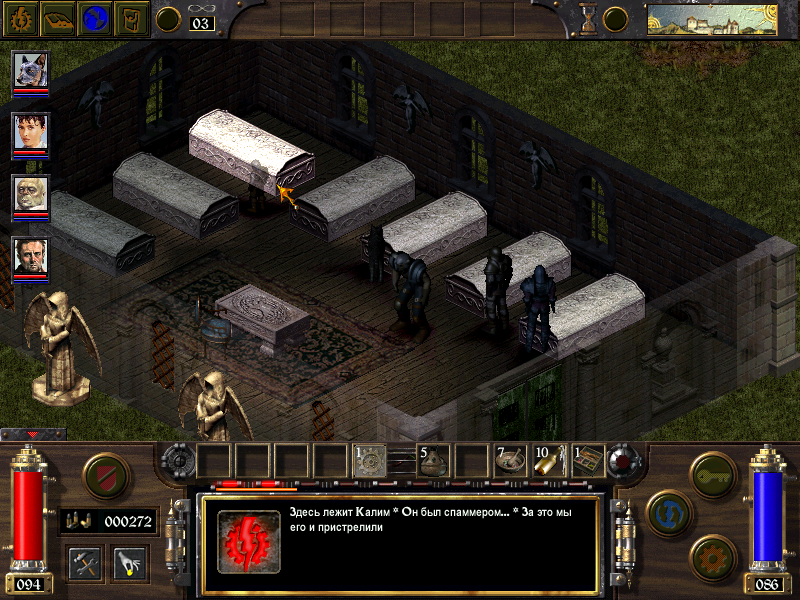This screenshot has width=800, height=600.
Task: Use the hotbar pouch item with count 5
Action: point(432,461)
